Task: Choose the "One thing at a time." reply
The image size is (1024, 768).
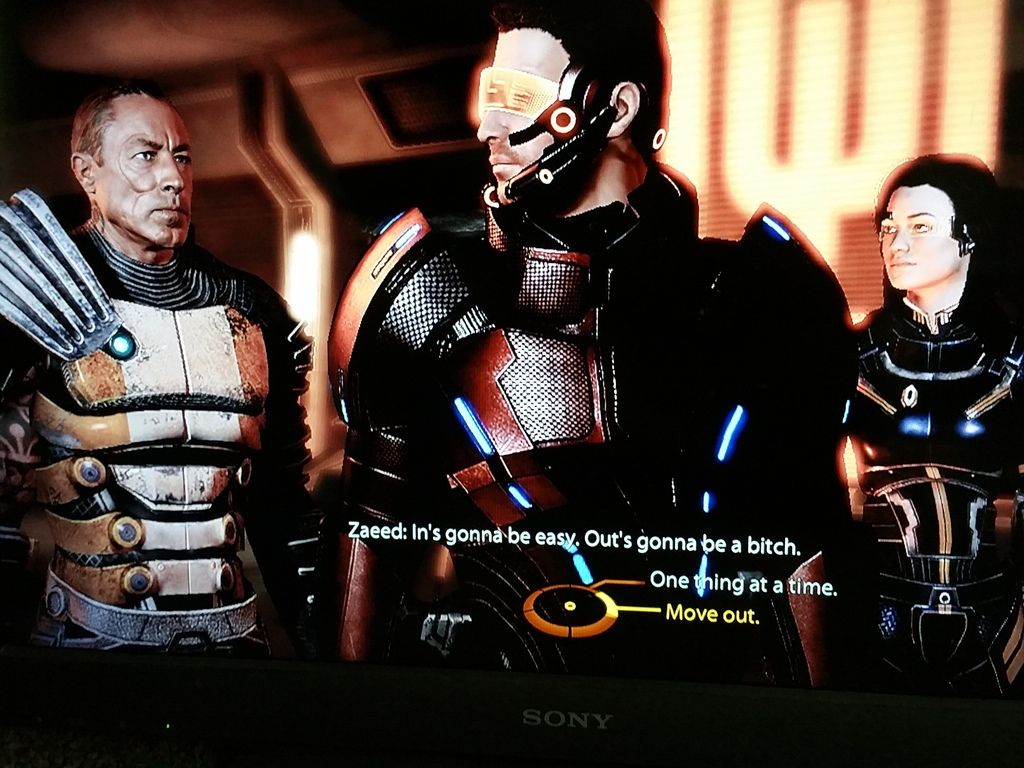Action: coord(742,583)
